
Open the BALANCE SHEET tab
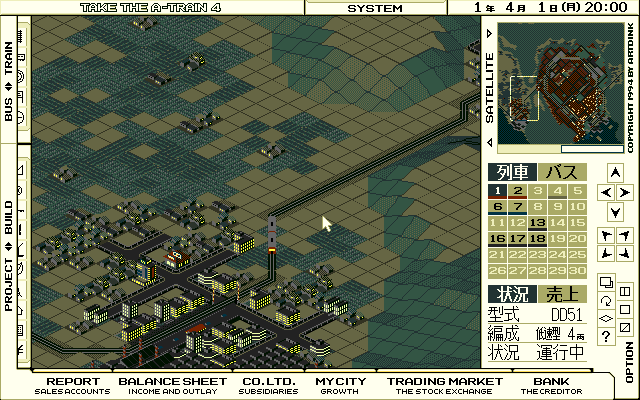[170, 386]
